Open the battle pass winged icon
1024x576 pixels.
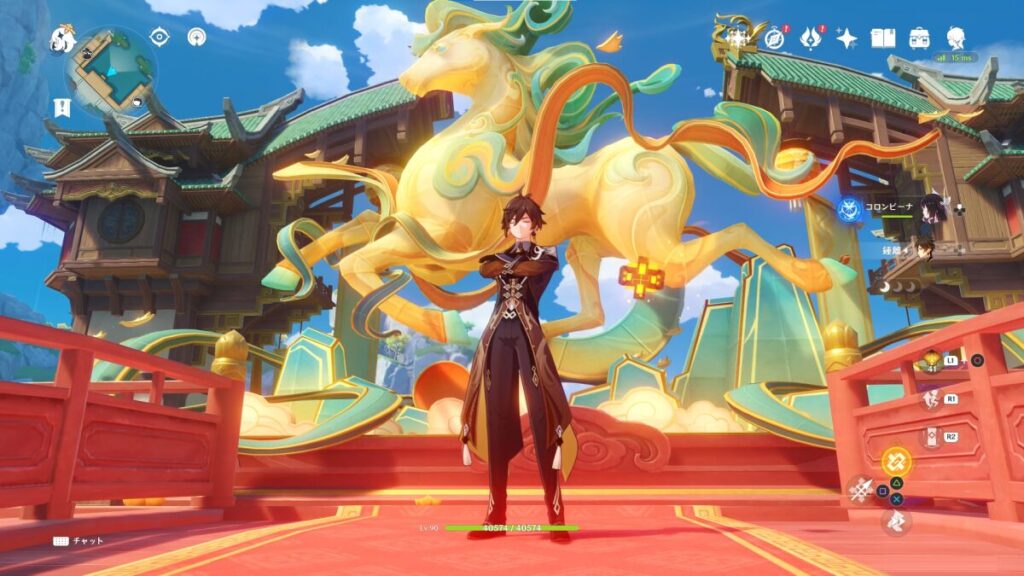pyautogui.click(x=811, y=38)
